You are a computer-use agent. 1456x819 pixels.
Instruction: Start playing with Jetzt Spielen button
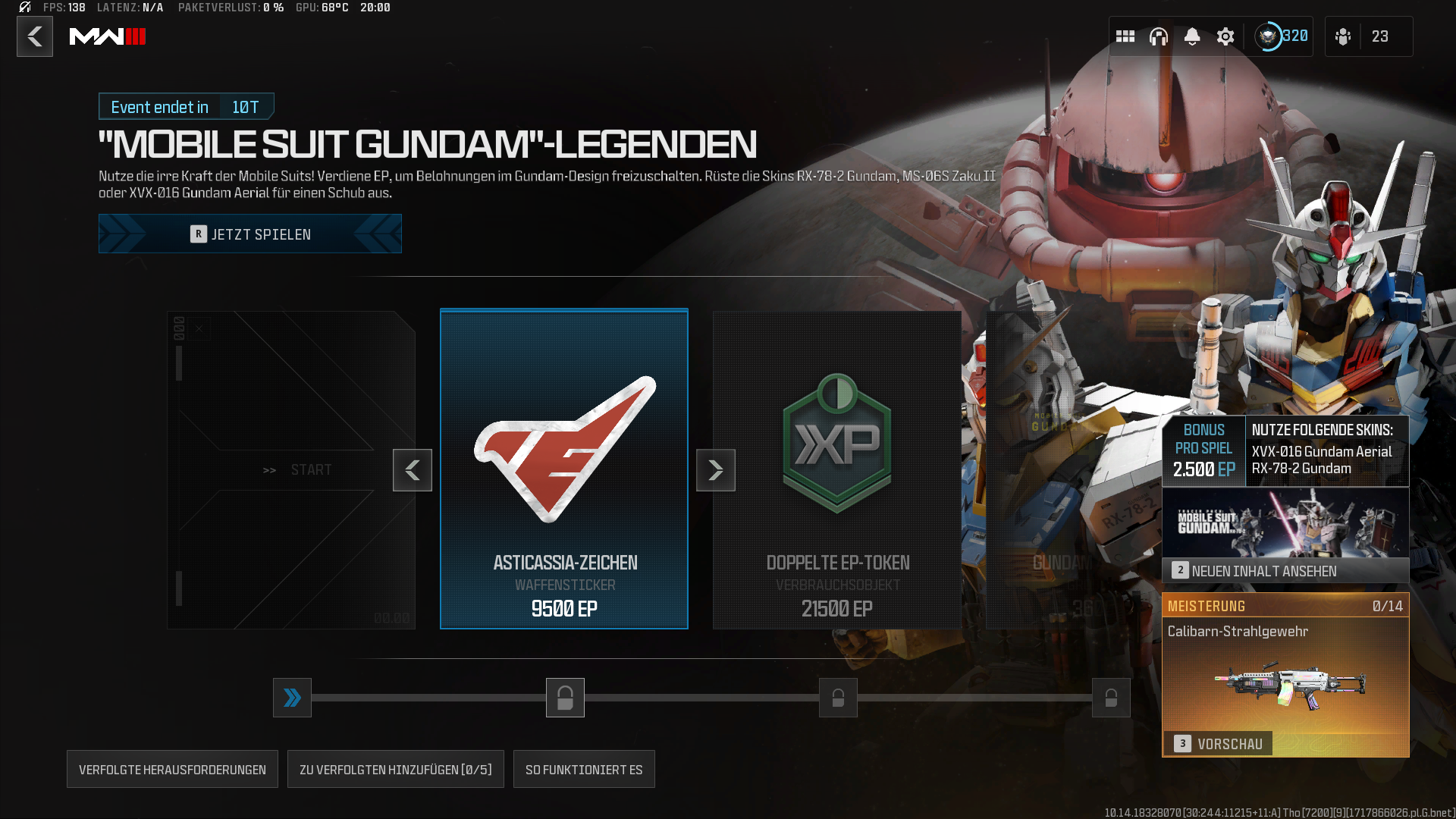[x=250, y=234]
